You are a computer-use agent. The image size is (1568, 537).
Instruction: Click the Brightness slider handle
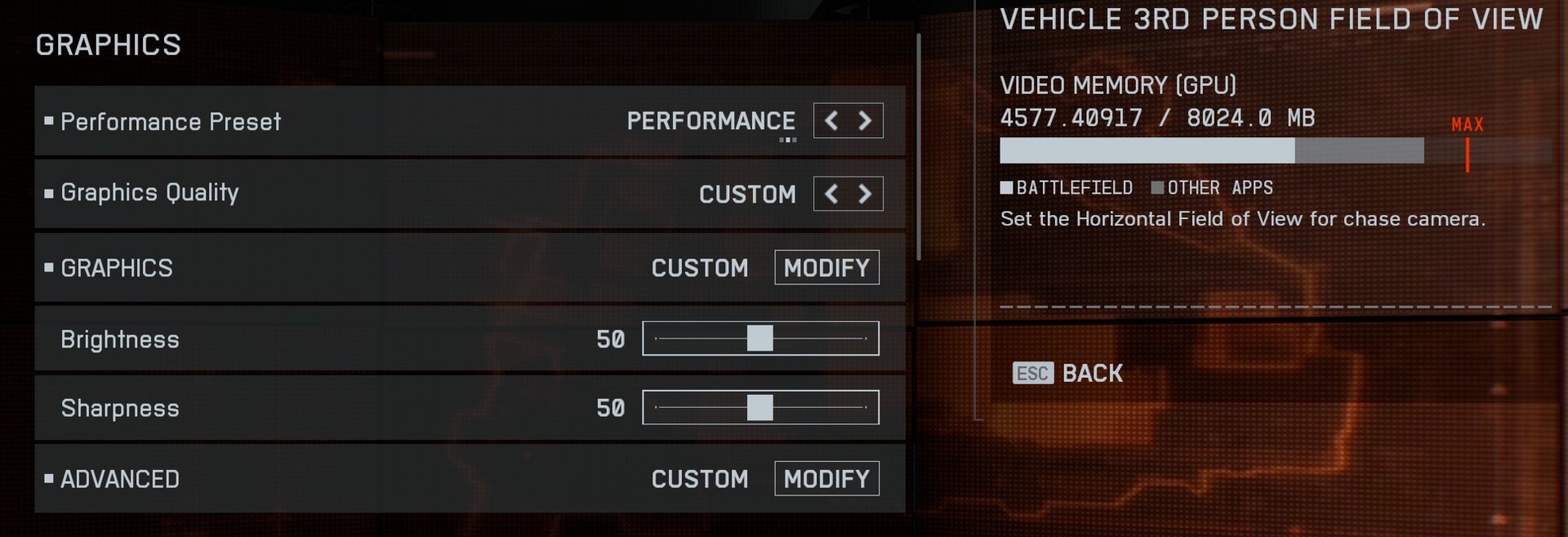pyautogui.click(x=759, y=338)
